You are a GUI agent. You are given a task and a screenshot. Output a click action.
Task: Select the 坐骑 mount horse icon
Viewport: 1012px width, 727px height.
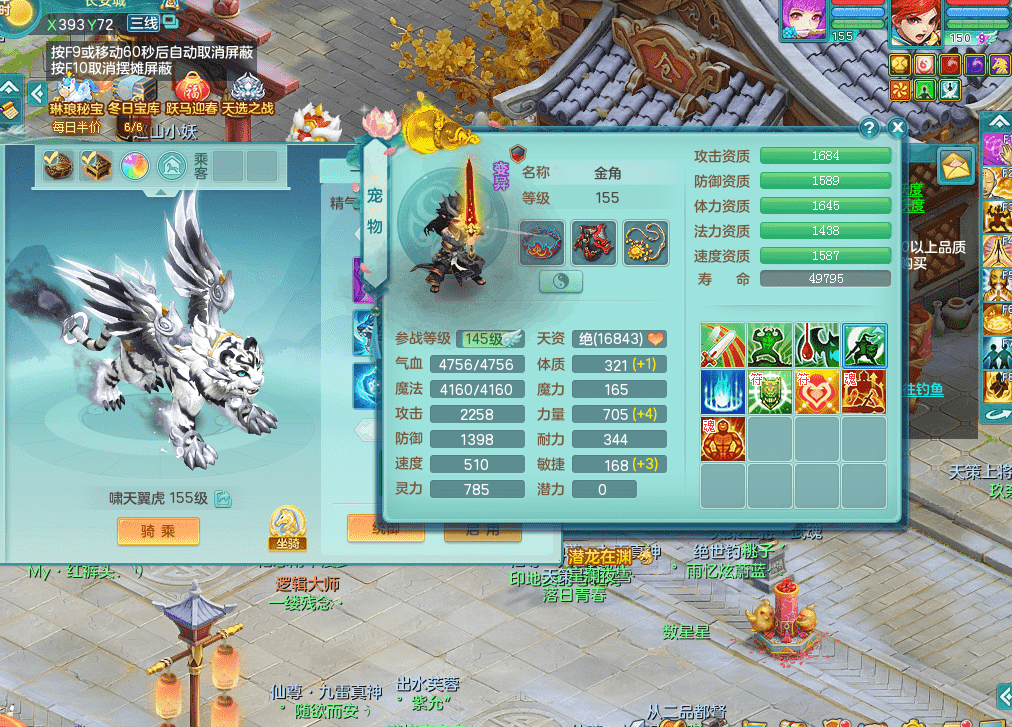[287, 524]
